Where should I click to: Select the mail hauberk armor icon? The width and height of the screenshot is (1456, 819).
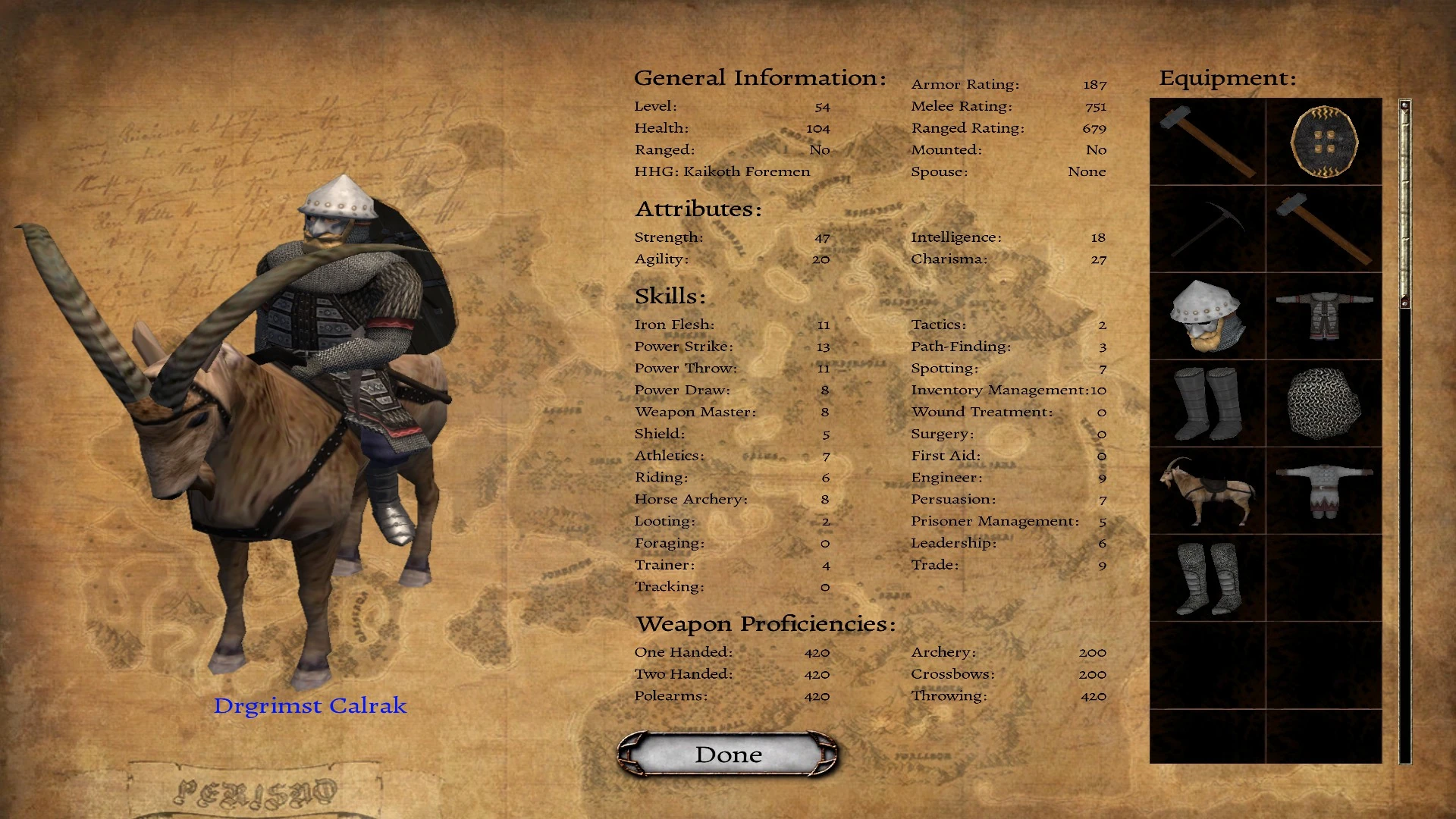coord(1323,316)
